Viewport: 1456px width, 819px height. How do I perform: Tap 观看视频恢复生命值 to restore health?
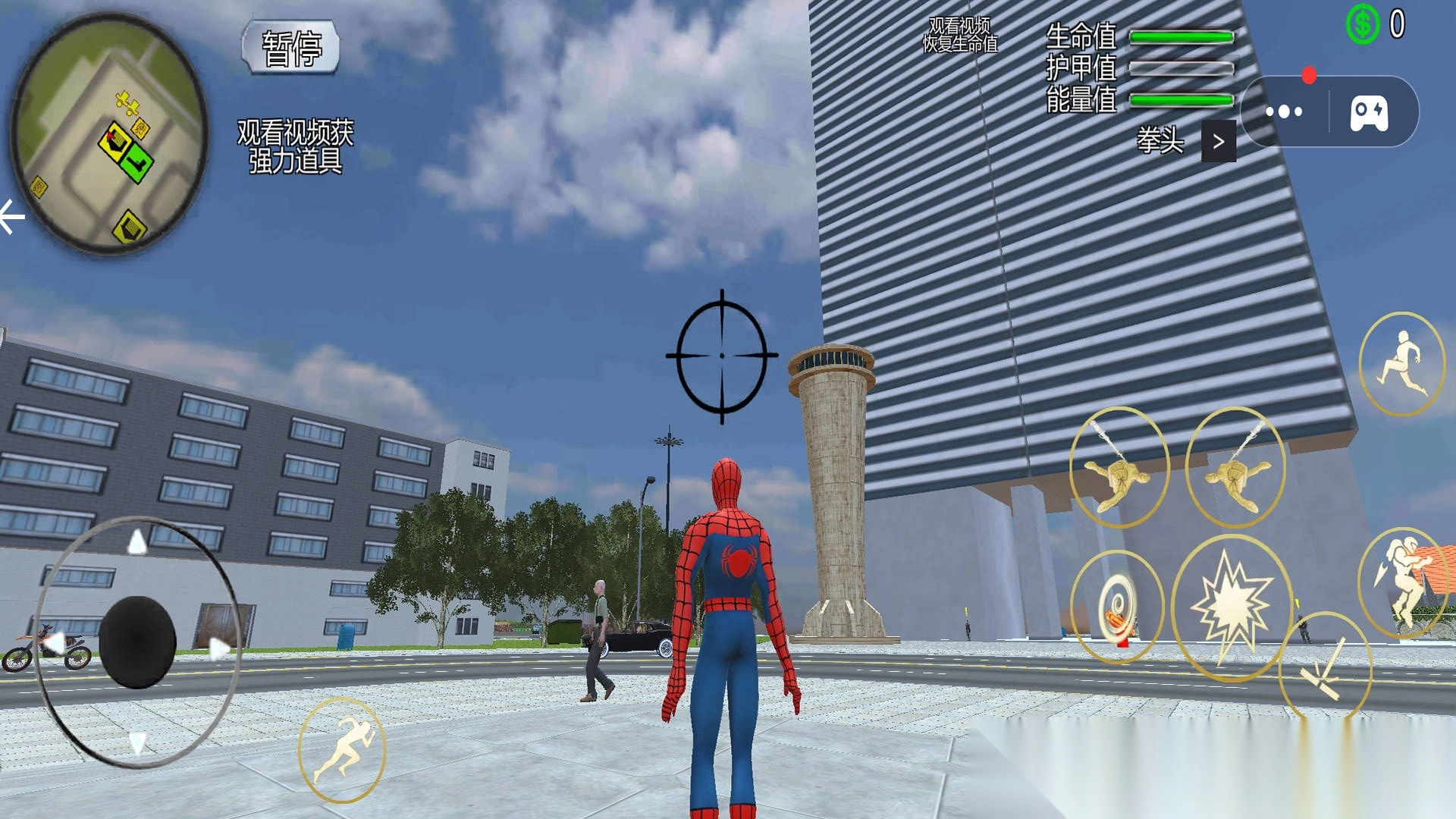coord(959,36)
